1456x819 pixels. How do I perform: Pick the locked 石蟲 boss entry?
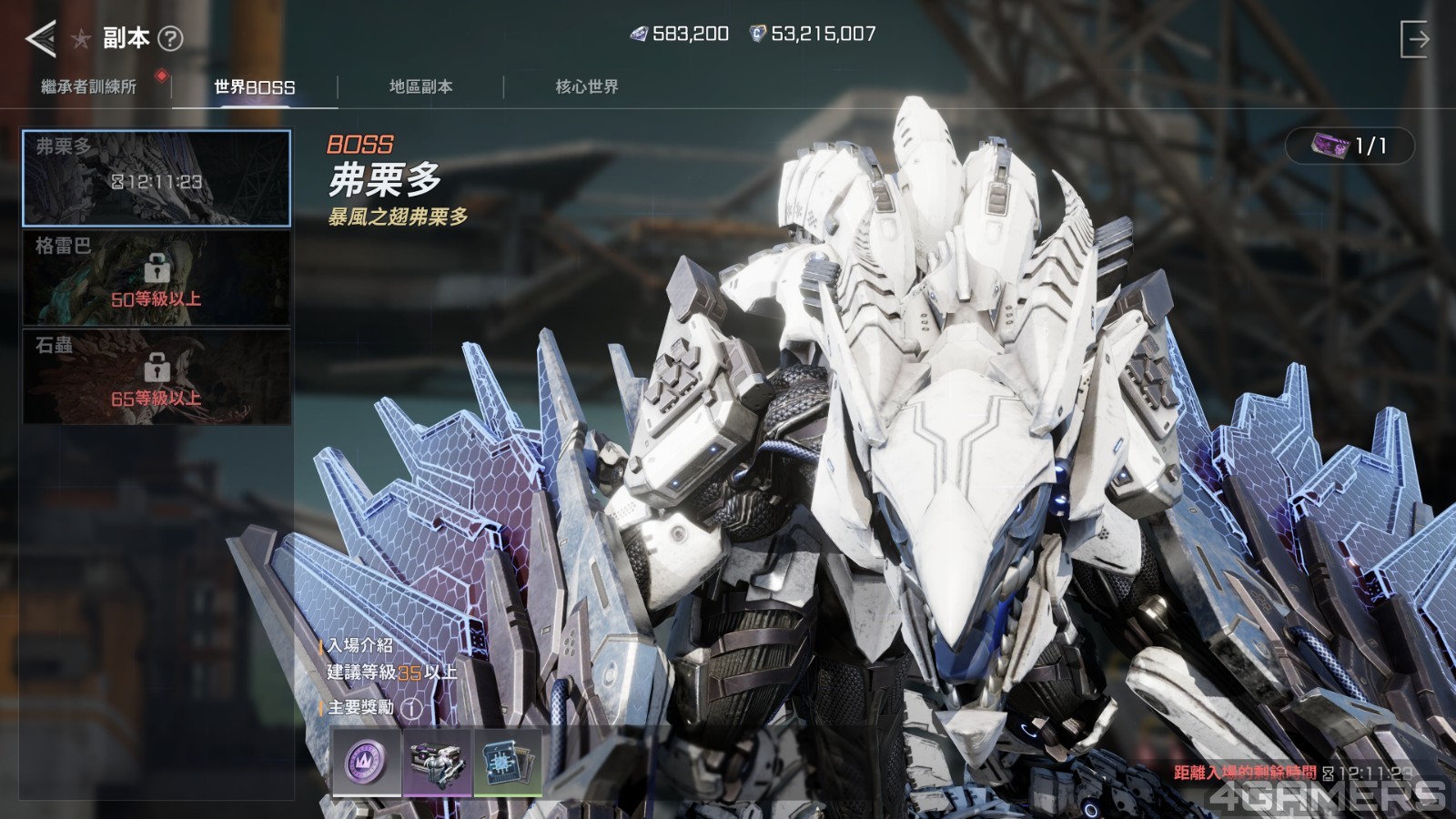tap(157, 377)
